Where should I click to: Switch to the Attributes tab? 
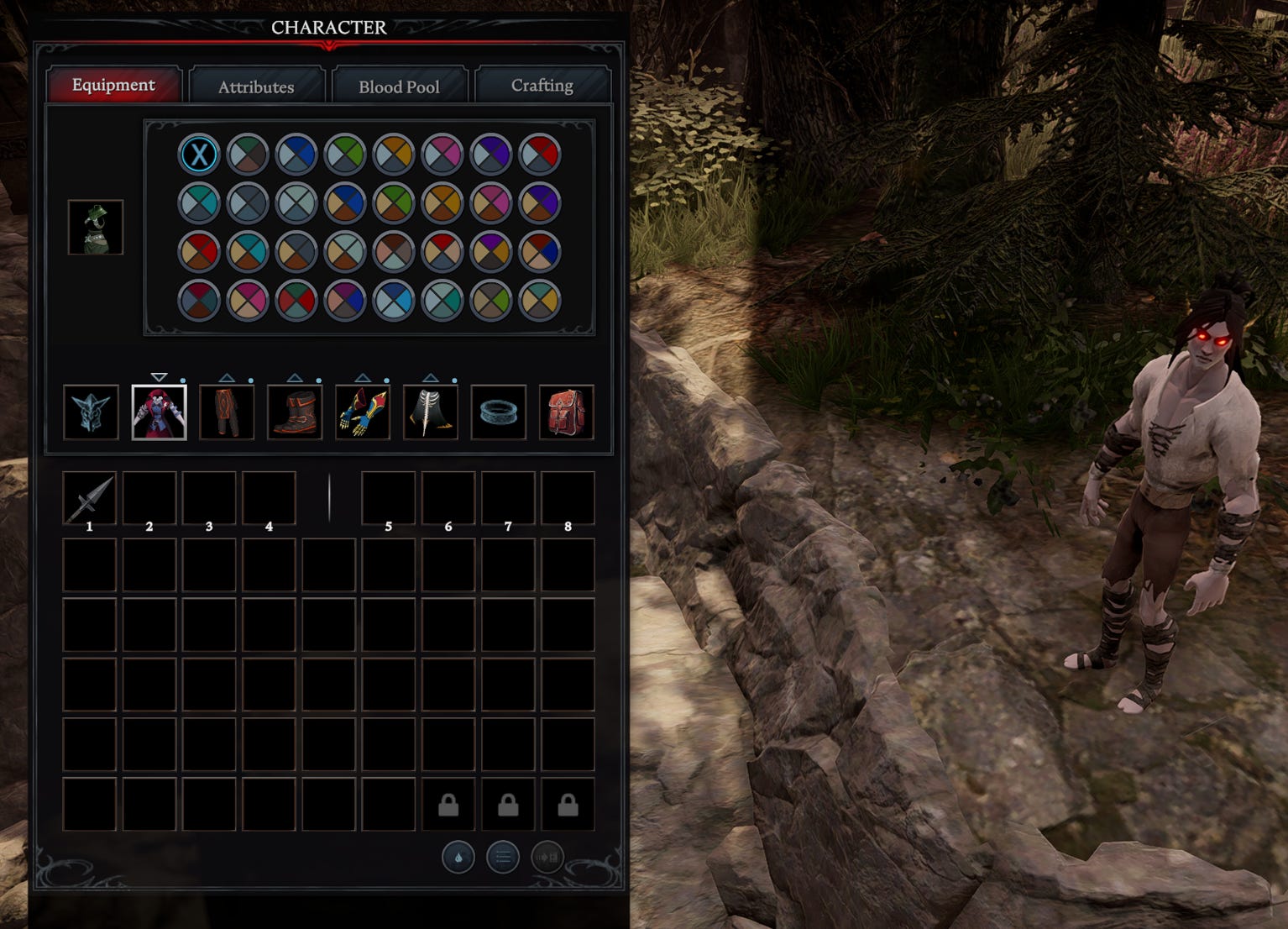click(x=256, y=87)
